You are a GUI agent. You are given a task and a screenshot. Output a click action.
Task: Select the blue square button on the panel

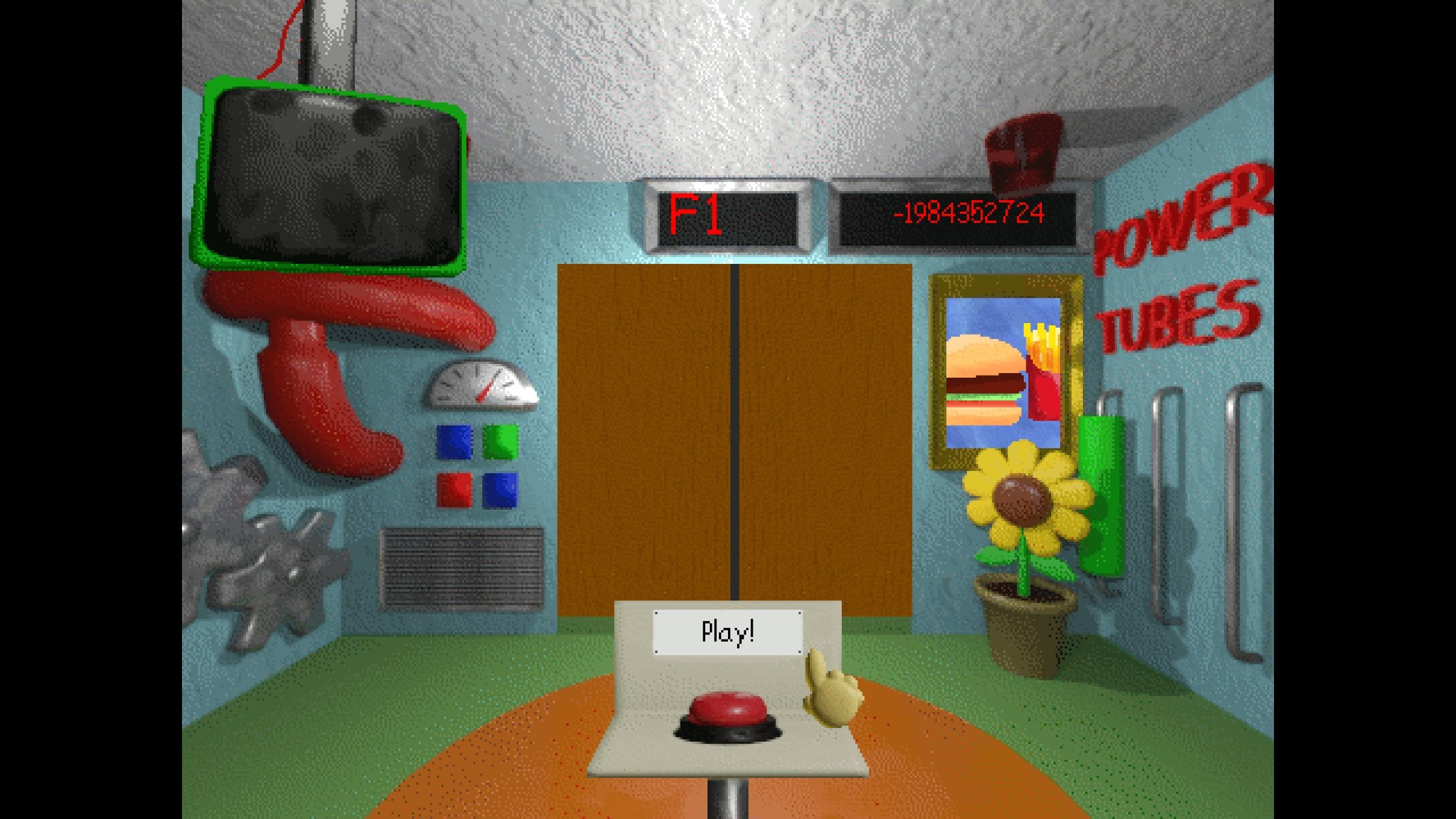pyautogui.click(x=453, y=442)
